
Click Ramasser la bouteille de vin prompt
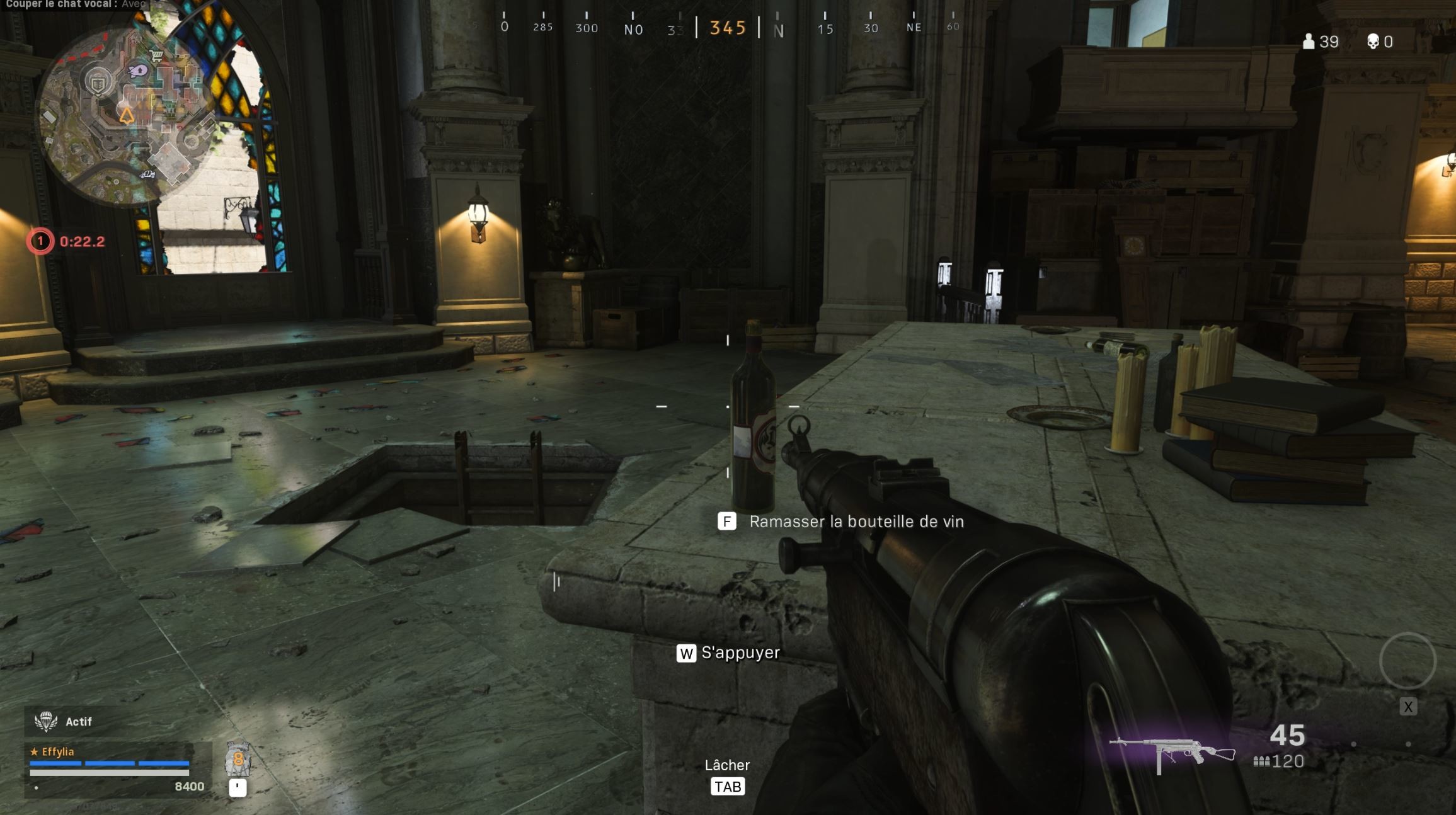(856, 521)
